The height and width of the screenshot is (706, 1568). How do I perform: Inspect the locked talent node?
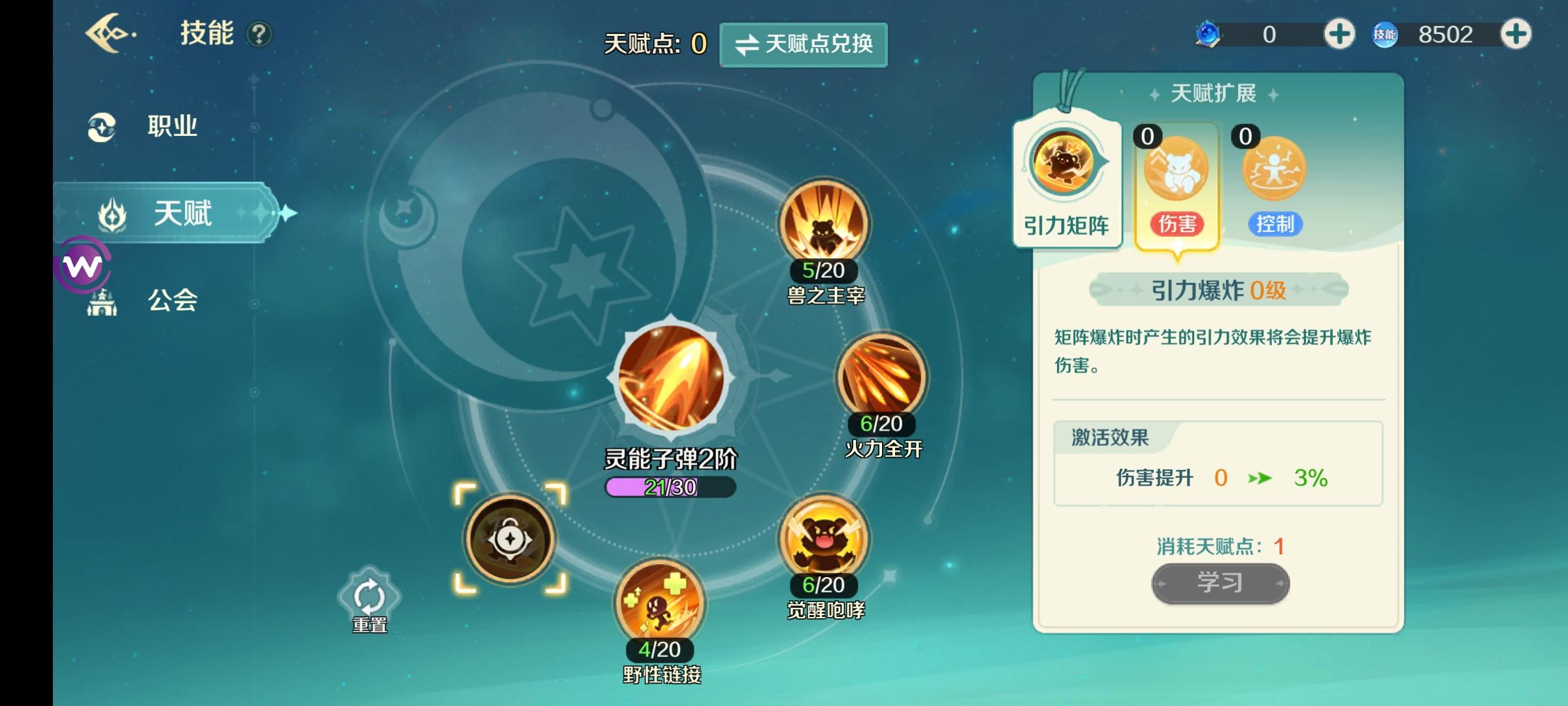pos(510,537)
